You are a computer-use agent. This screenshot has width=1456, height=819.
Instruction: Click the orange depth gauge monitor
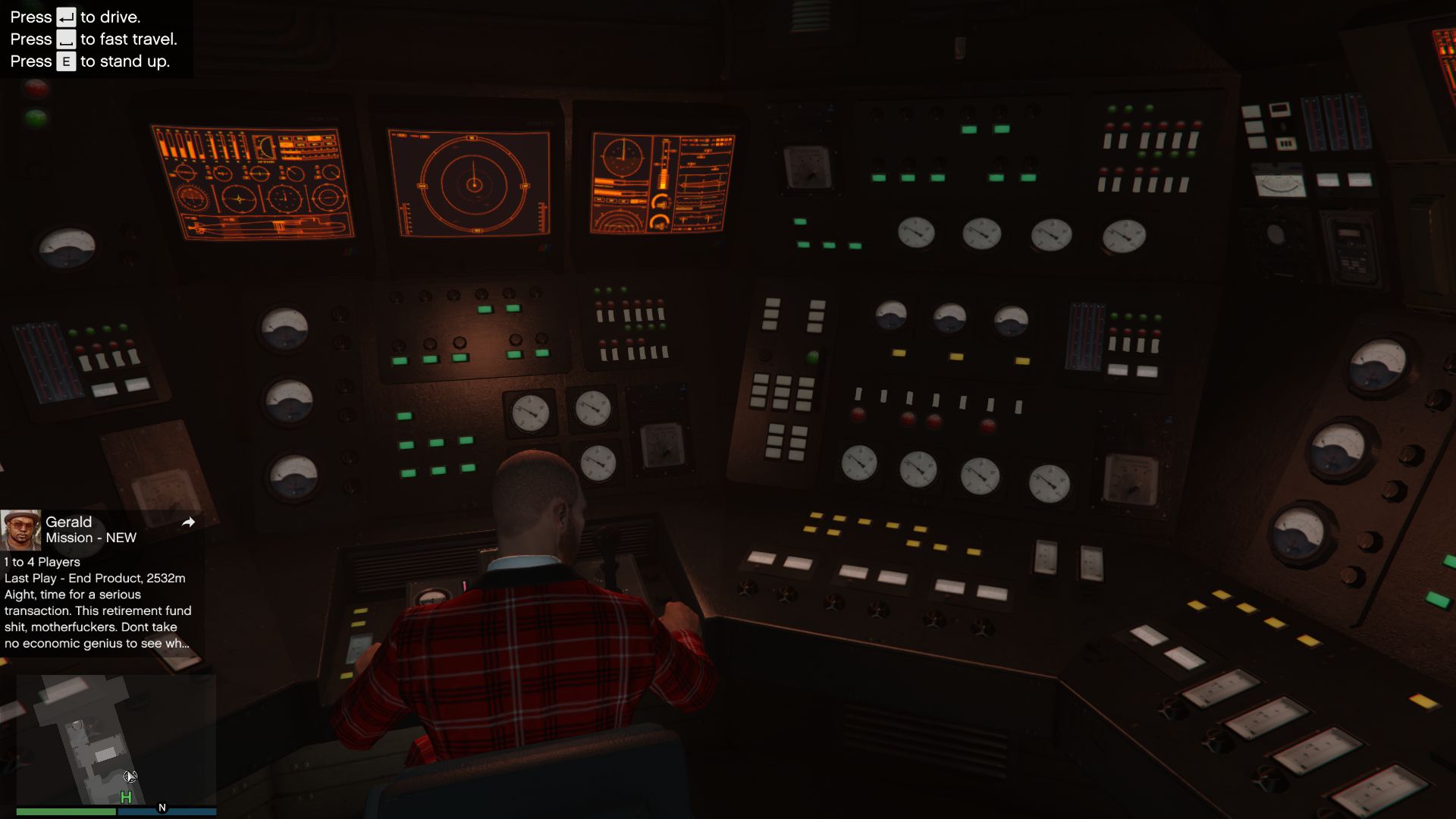pos(662,182)
